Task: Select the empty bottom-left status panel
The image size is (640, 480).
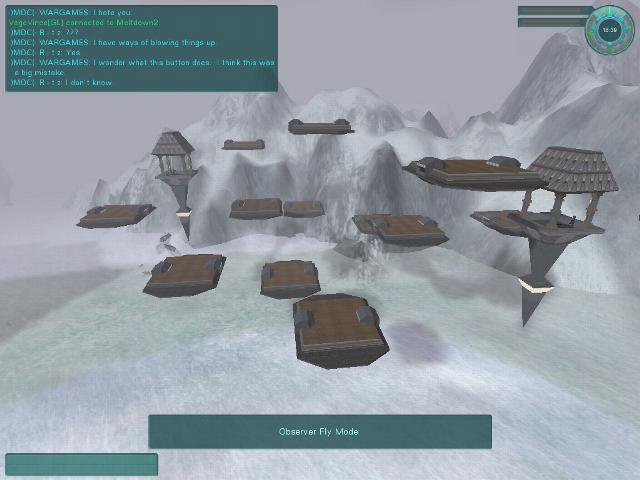Action: [x=81, y=465]
